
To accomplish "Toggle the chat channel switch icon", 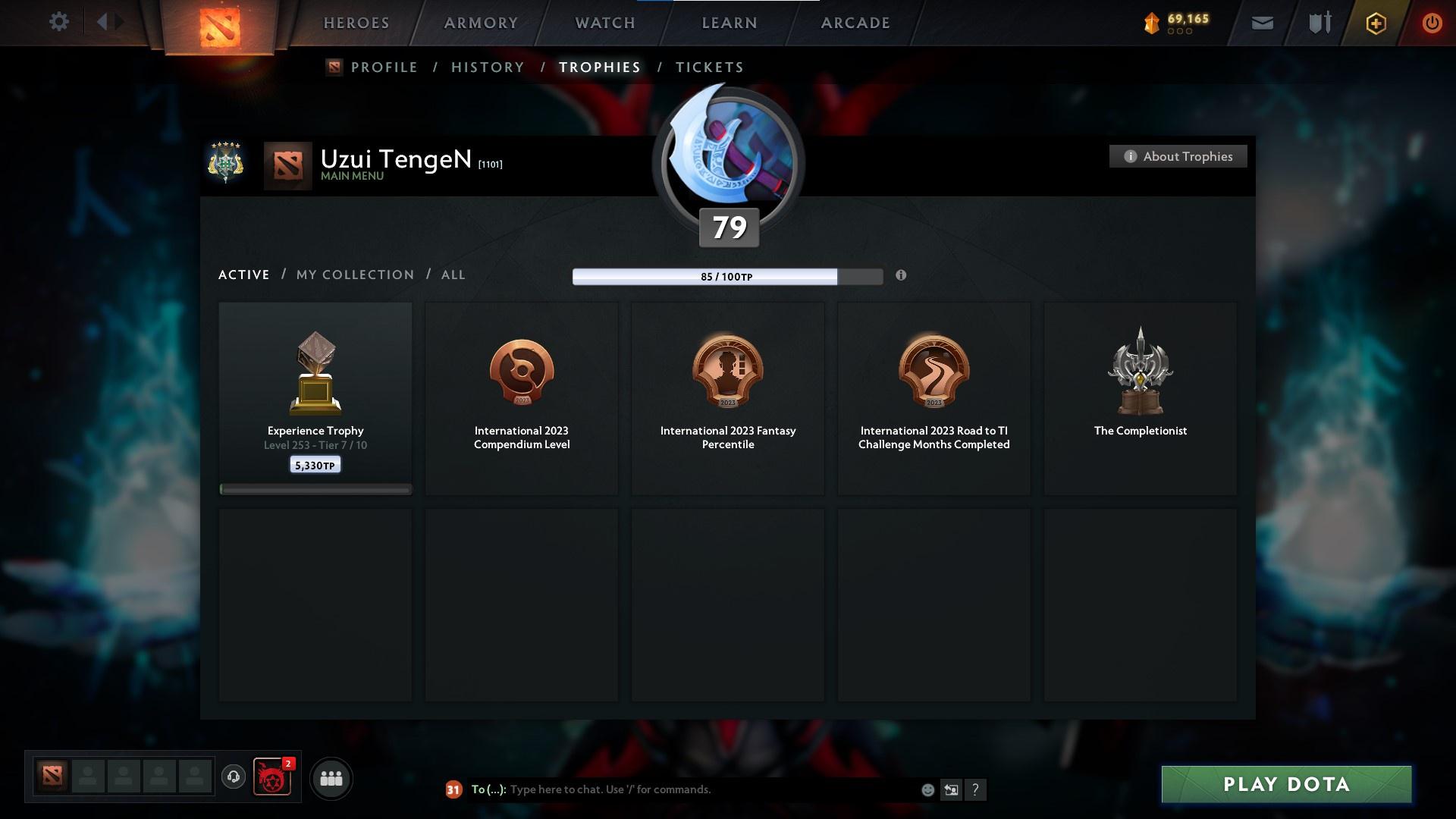I will [952, 789].
